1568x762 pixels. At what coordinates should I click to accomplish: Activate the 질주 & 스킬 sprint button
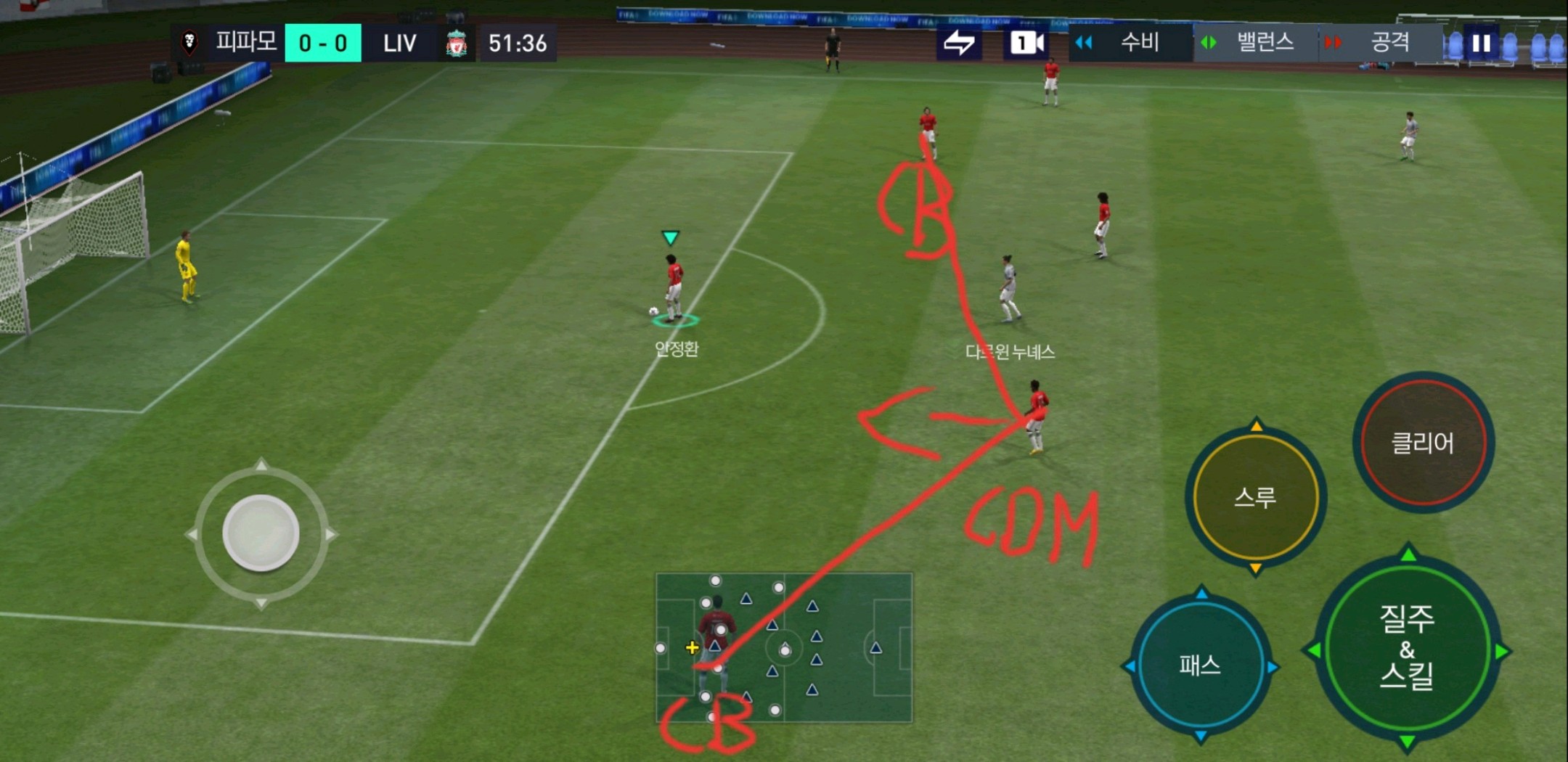click(1407, 647)
